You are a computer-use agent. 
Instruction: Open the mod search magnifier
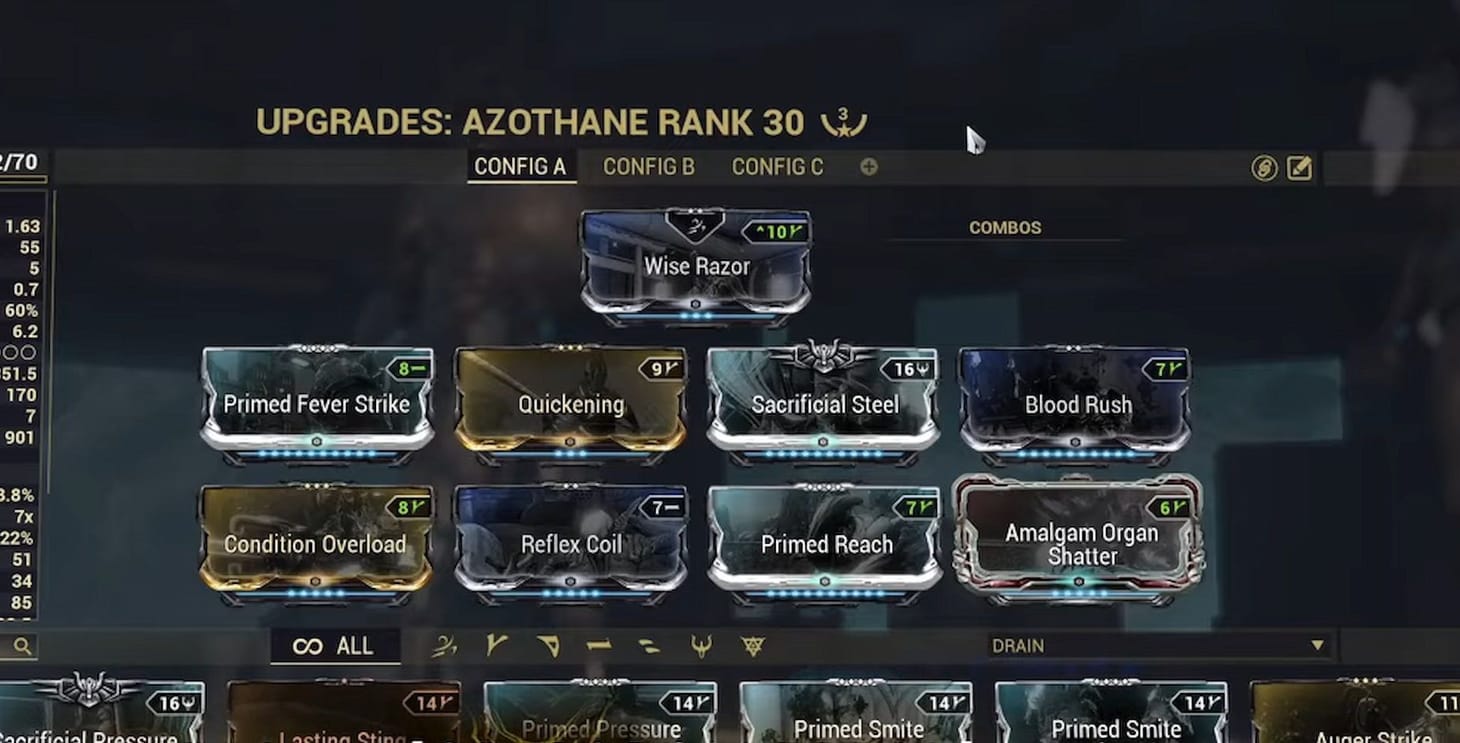tap(21, 645)
